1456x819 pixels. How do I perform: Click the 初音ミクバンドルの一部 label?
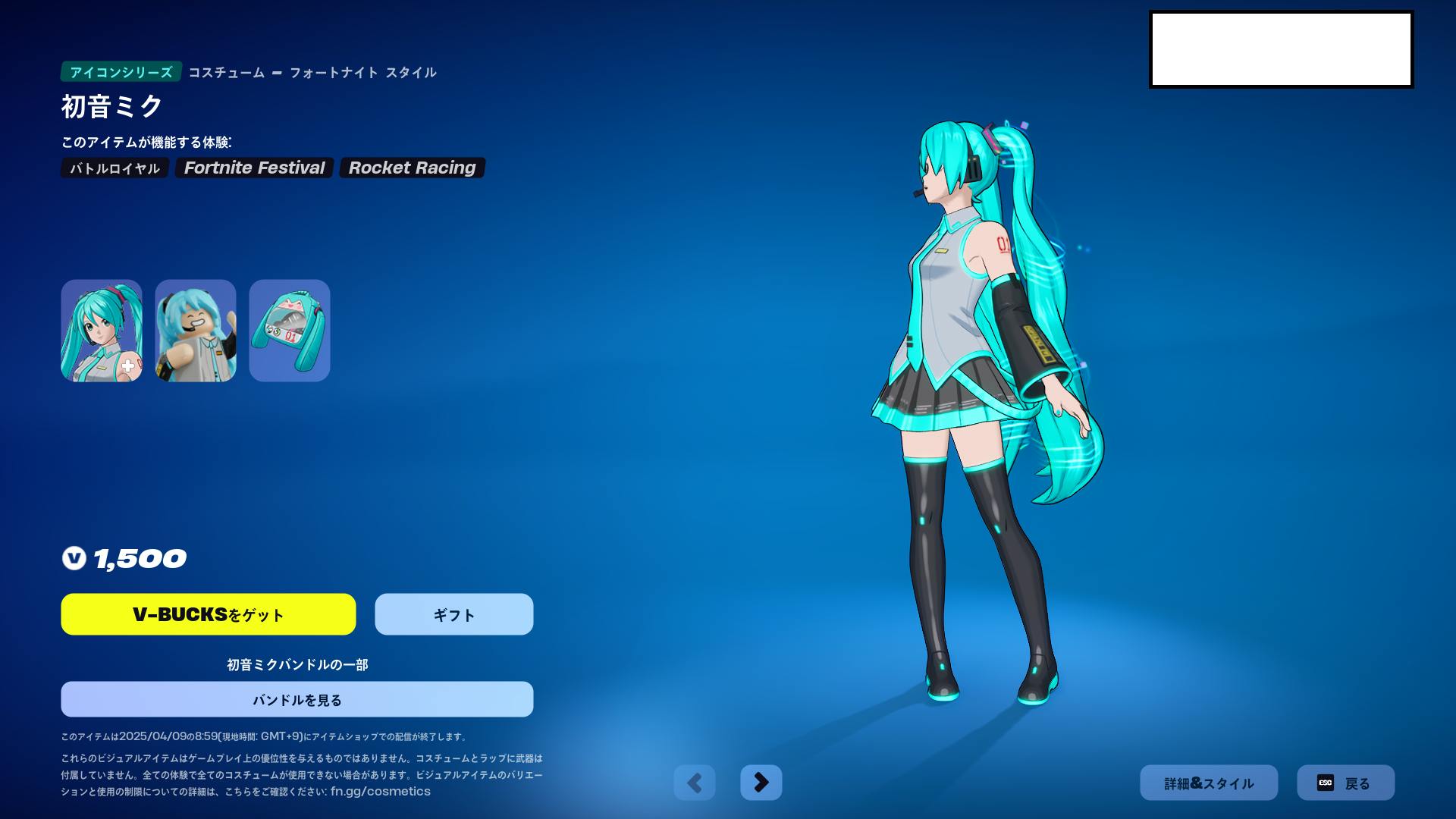point(297,664)
